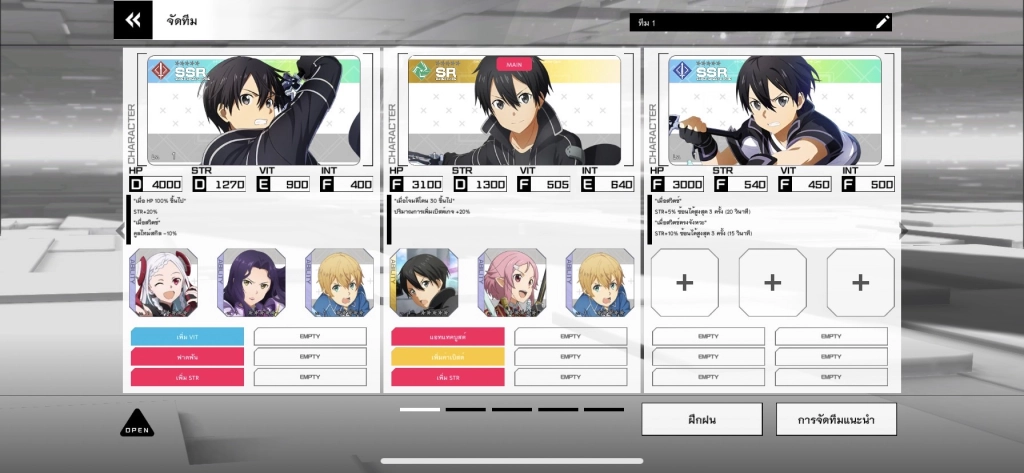This screenshot has height=473, width=1024.
Task: Select the yellow skill slot button
Action: 448,357
